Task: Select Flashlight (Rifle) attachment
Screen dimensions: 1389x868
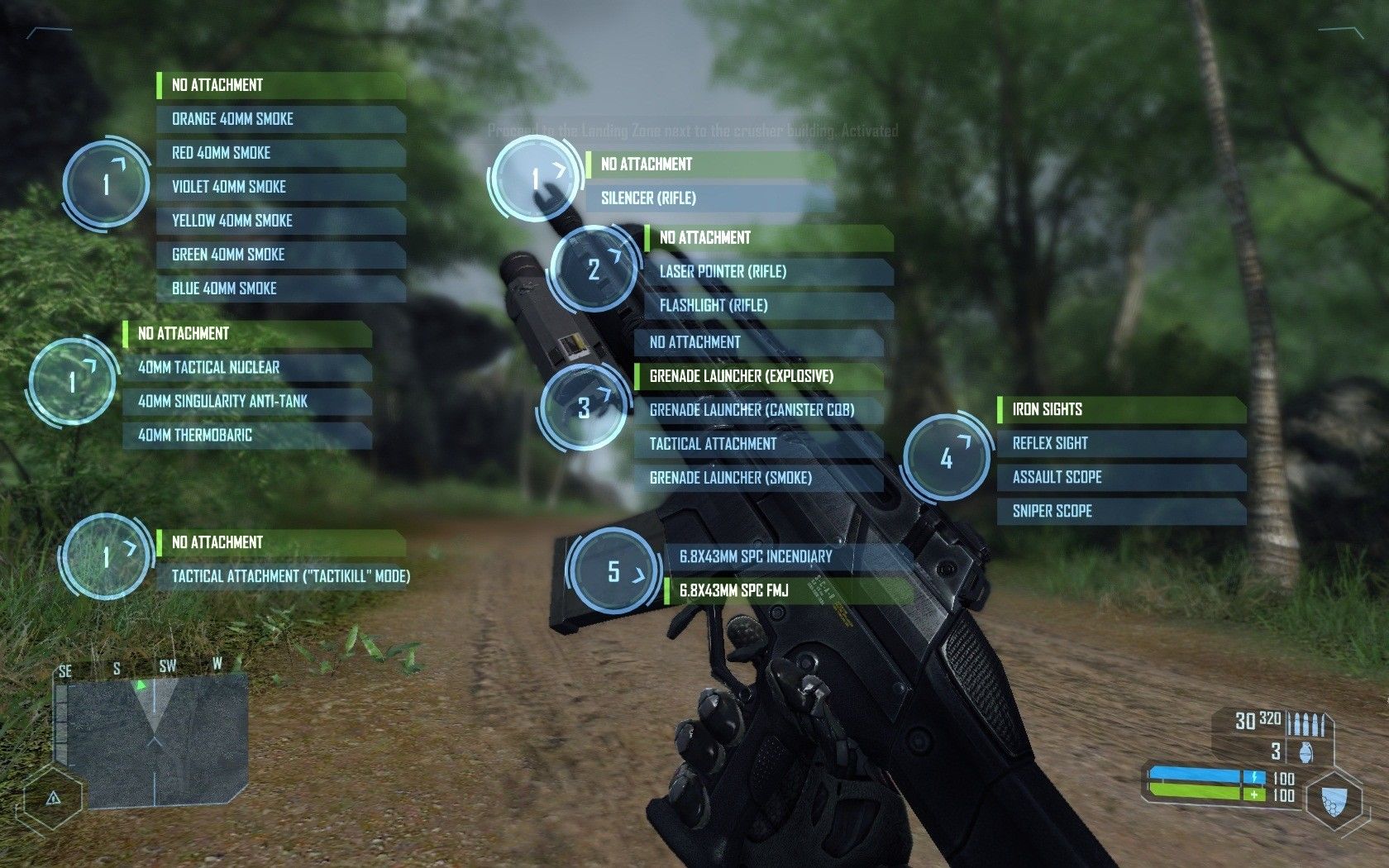Action: [768, 306]
